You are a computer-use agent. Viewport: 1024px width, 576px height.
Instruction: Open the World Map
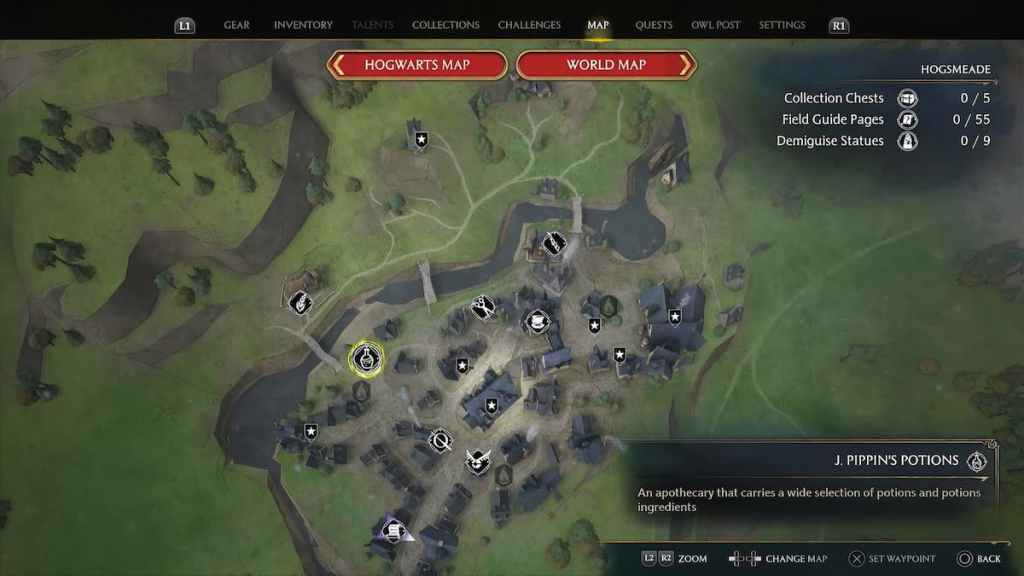click(x=606, y=65)
